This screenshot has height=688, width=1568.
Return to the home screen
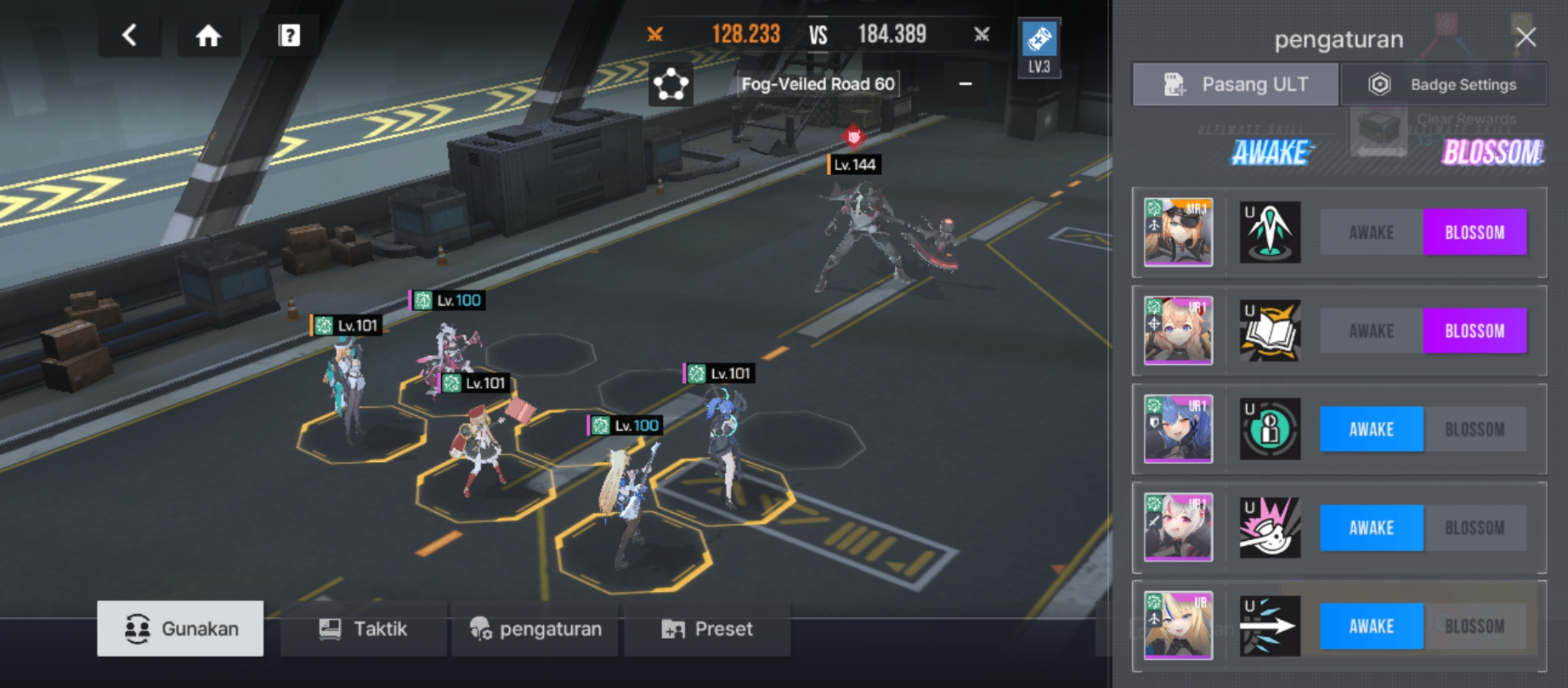(208, 36)
